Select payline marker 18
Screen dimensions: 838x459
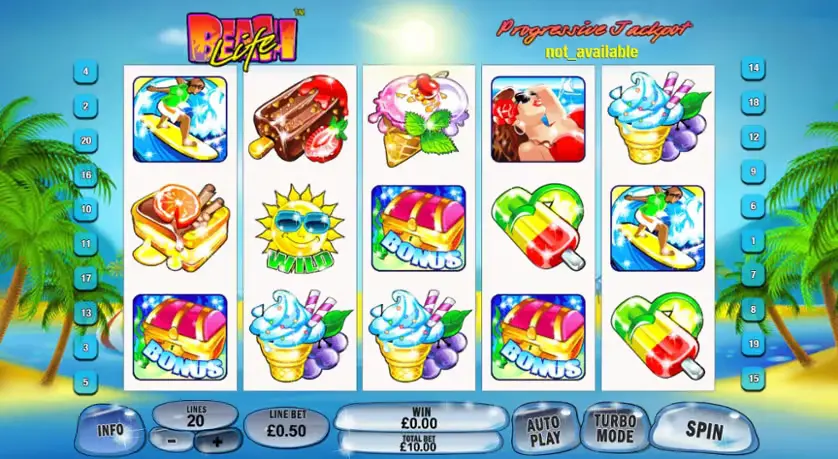[x=752, y=102]
